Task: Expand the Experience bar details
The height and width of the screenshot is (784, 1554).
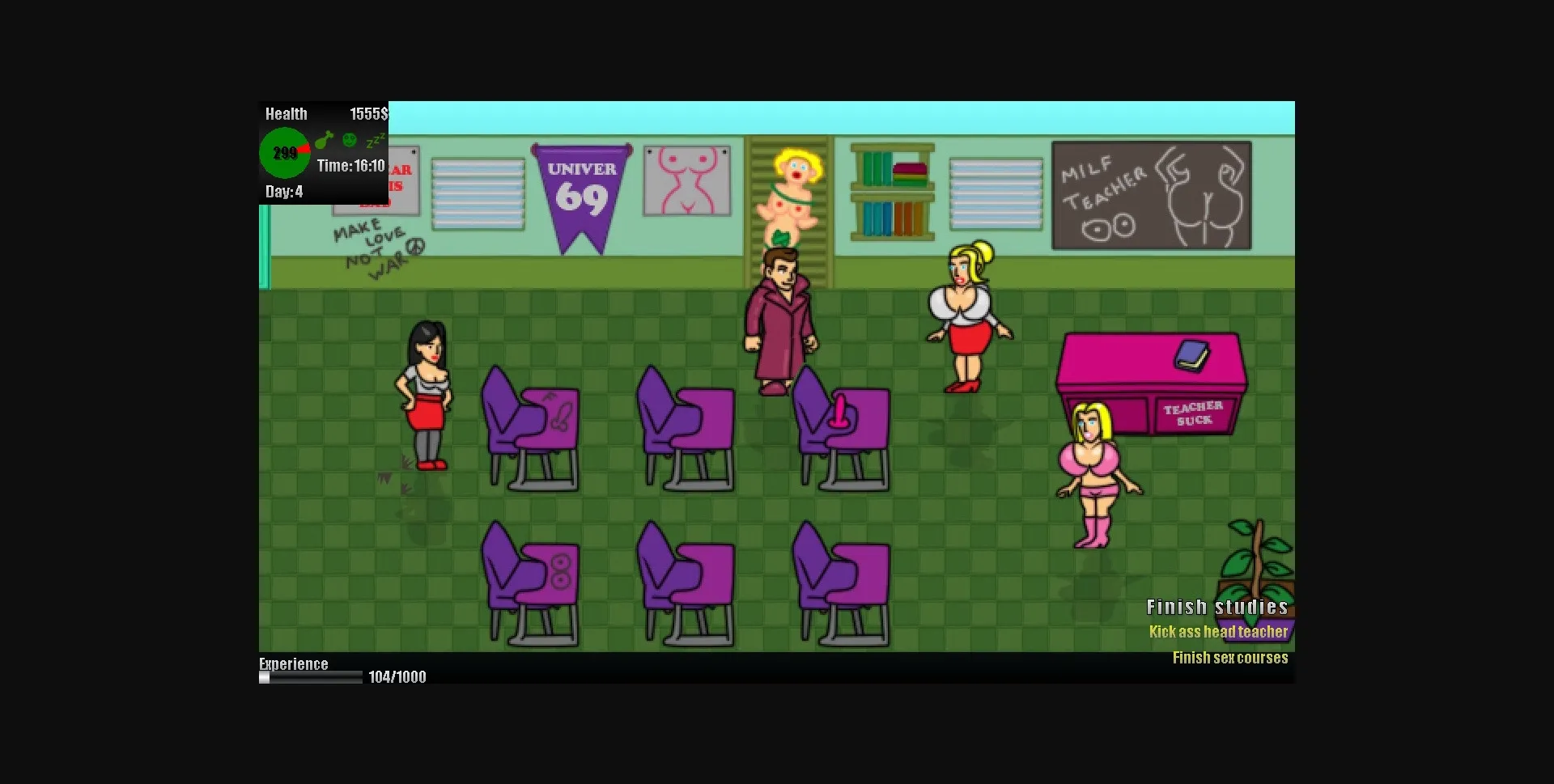Action: [x=293, y=663]
